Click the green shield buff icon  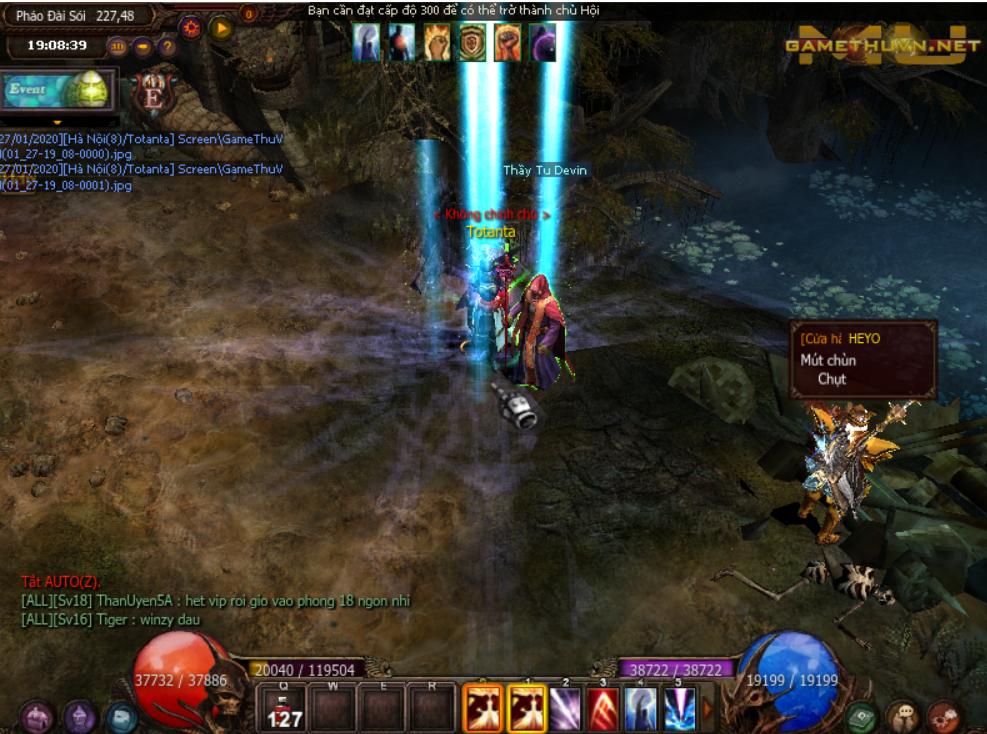click(472, 43)
